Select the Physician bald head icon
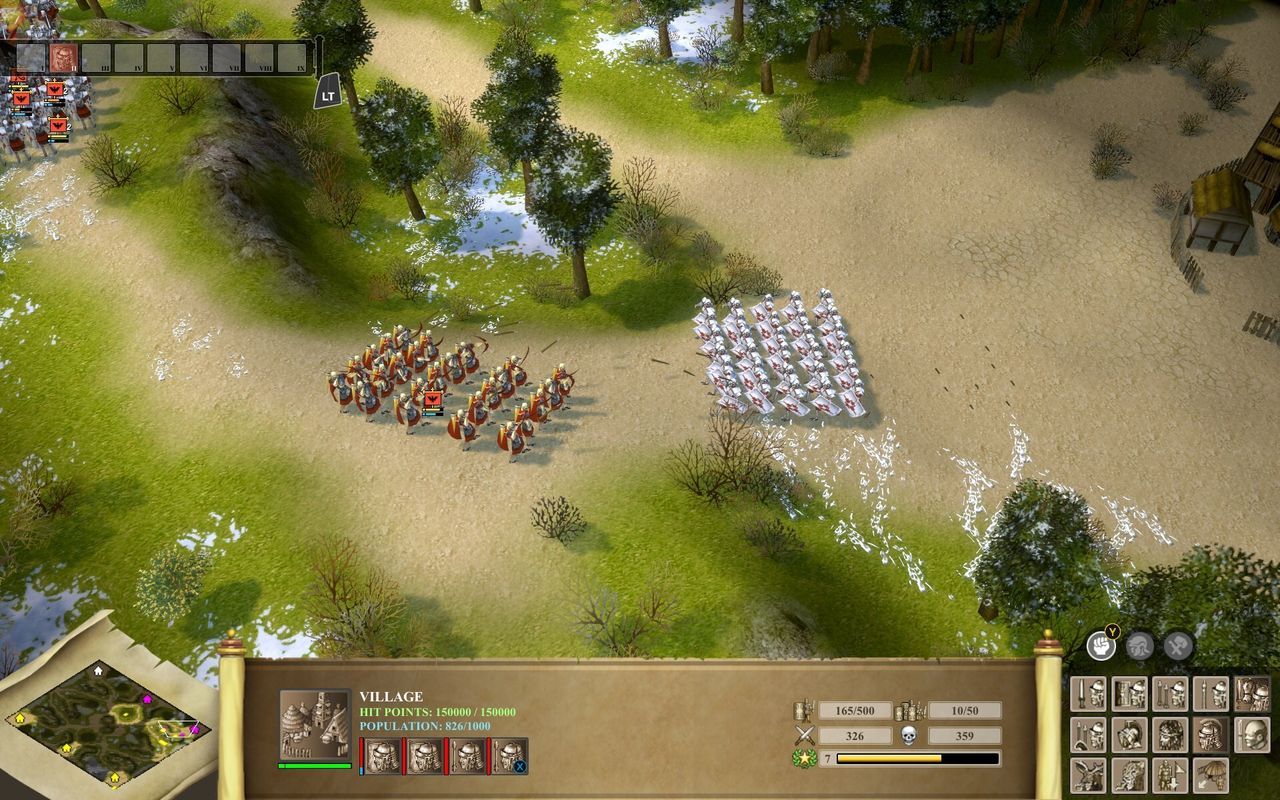This screenshot has width=1280, height=800. point(1252,736)
